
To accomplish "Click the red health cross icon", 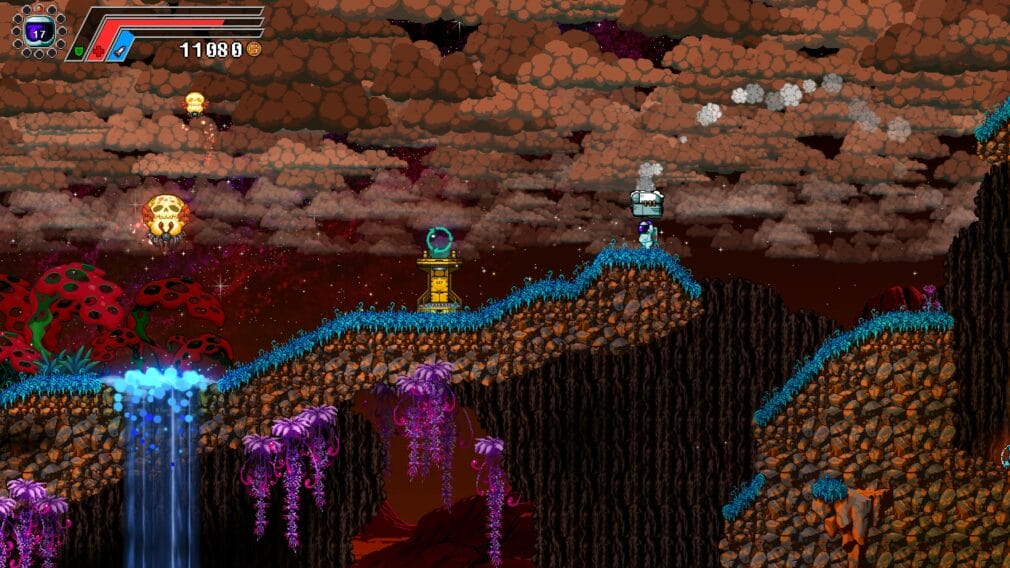I will 96,50.
